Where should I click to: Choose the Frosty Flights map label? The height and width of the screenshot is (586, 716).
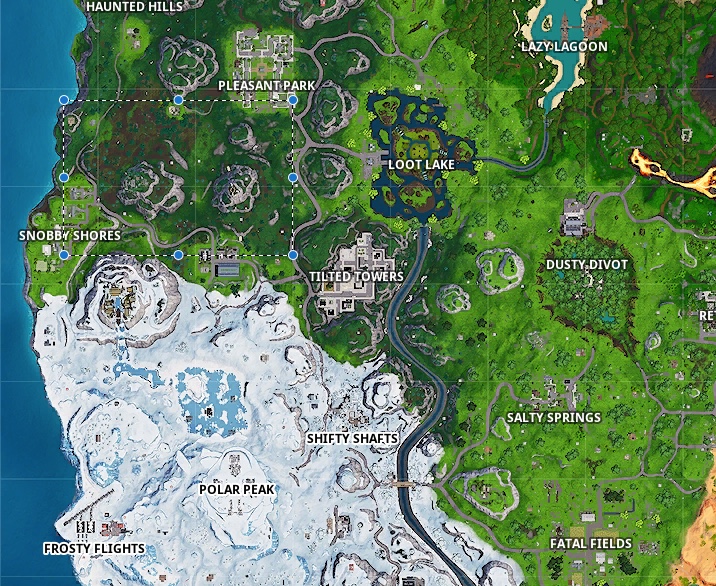tap(94, 548)
